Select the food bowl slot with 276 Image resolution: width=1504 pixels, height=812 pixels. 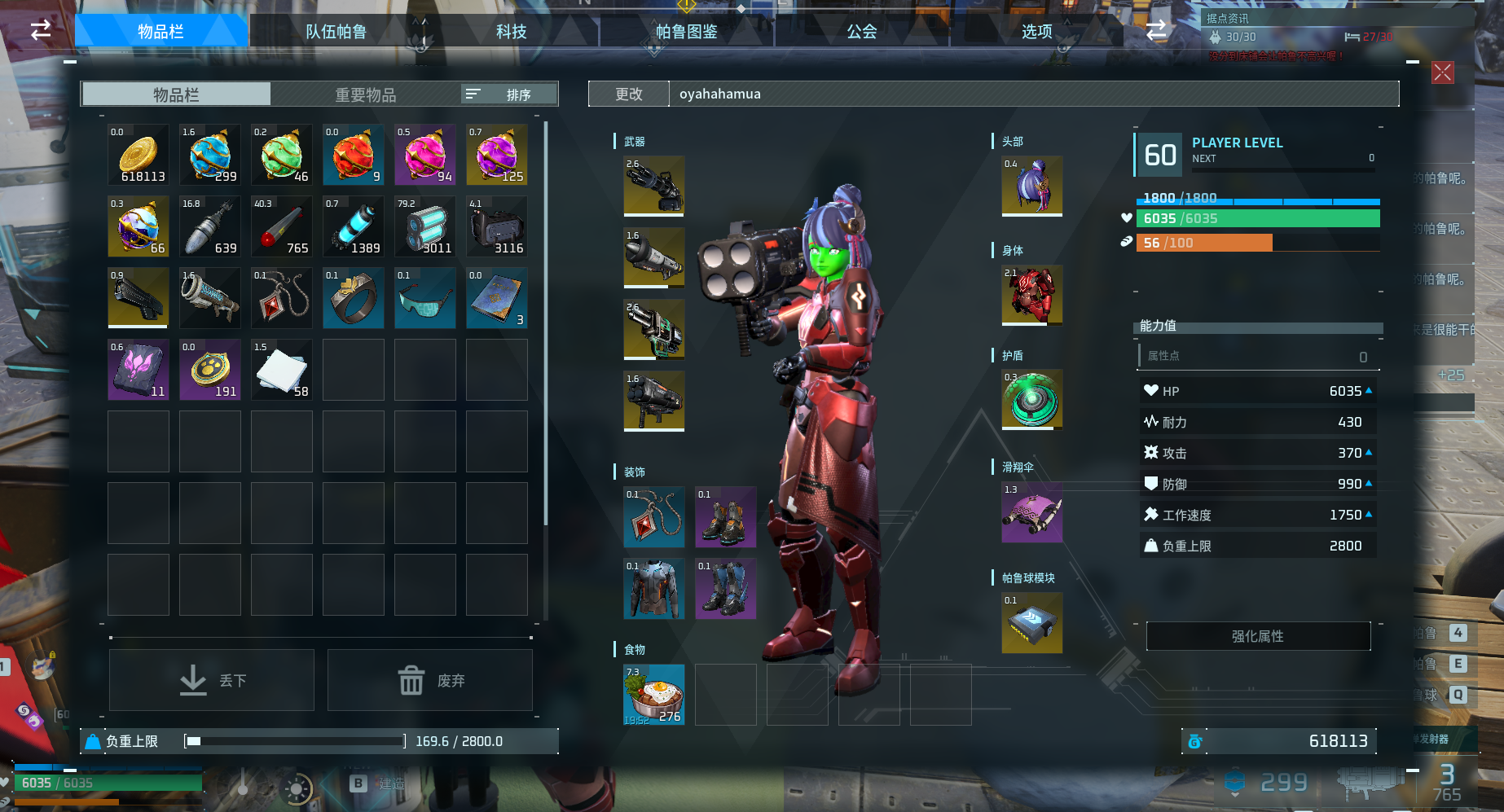(x=653, y=695)
